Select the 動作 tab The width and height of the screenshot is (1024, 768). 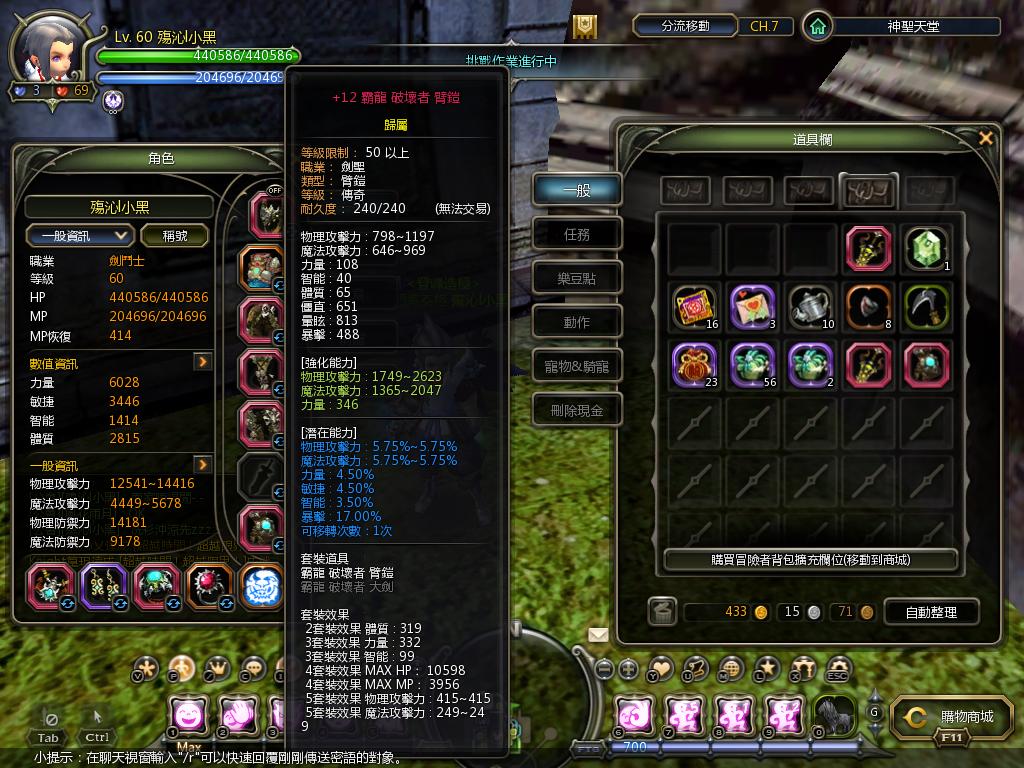[576, 323]
